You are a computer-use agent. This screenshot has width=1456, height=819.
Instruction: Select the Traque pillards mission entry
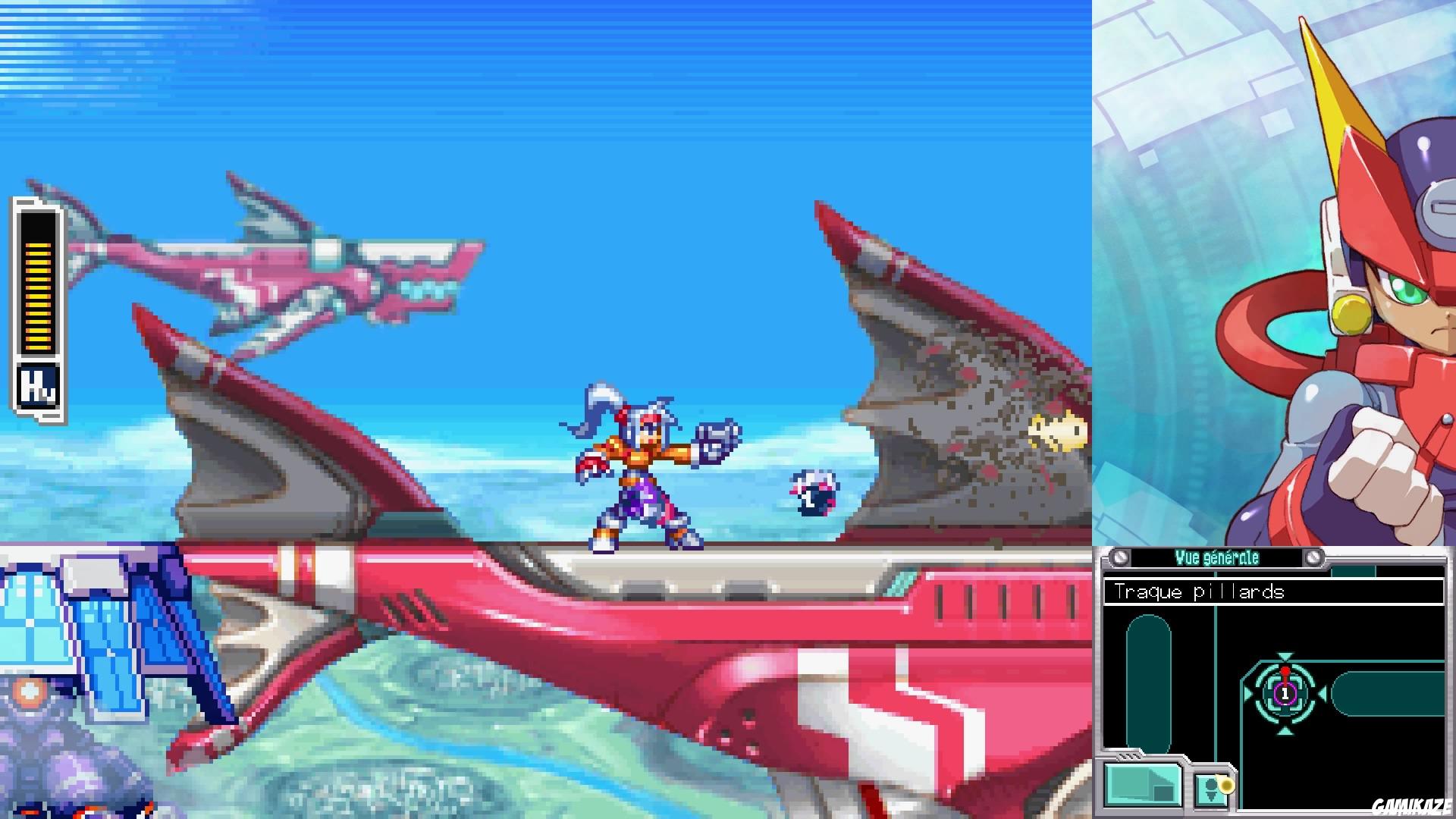pos(1198,591)
